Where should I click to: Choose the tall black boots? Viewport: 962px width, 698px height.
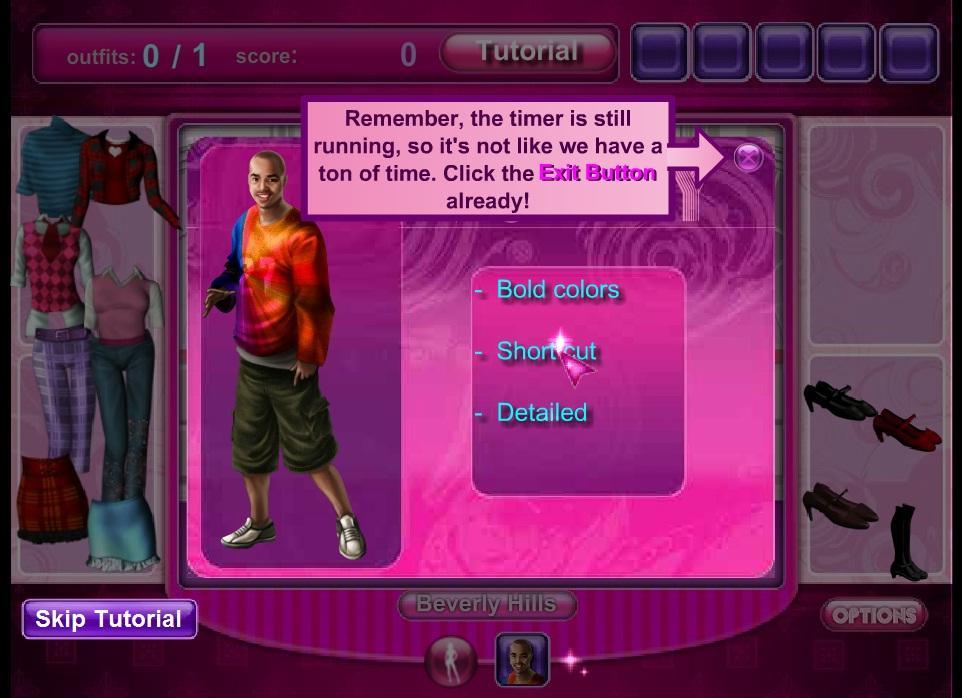[x=908, y=543]
